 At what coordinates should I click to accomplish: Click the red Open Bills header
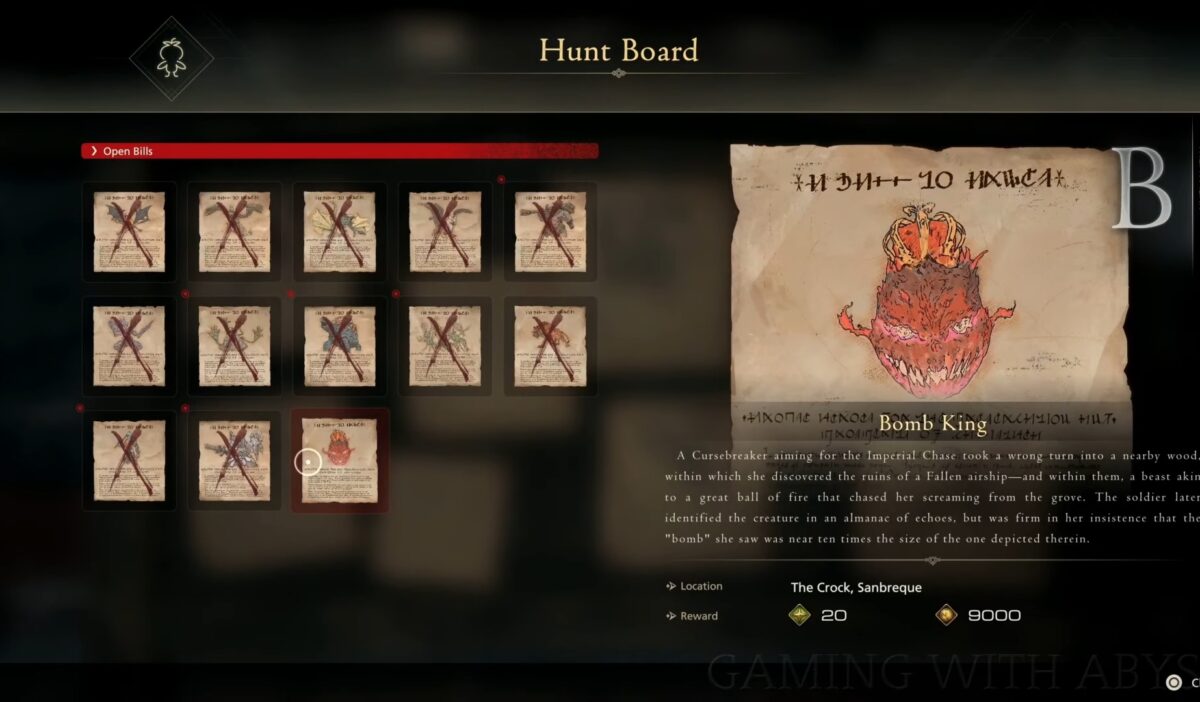(340, 151)
